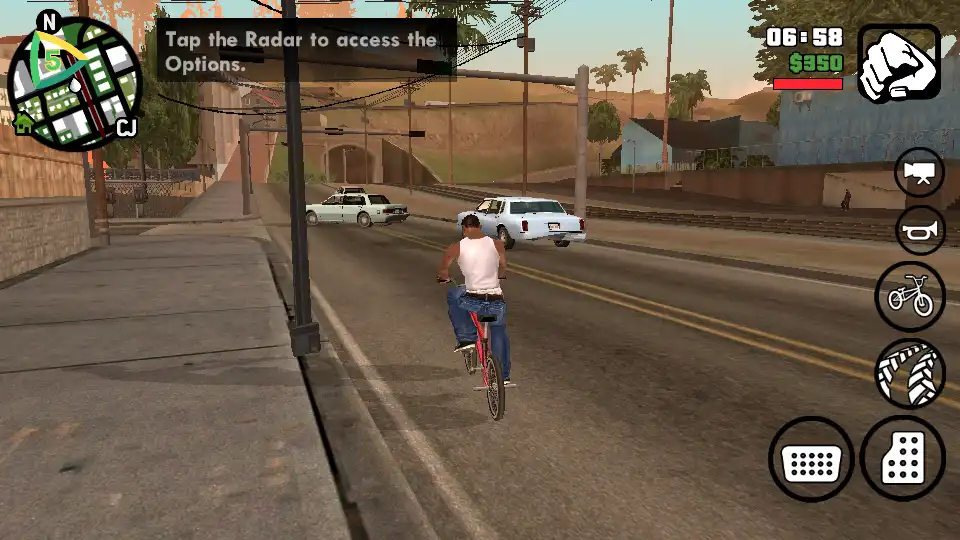Sound the horn button
Image resolution: width=960 pixels, height=540 pixels.
pyautogui.click(x=919, y=232)
